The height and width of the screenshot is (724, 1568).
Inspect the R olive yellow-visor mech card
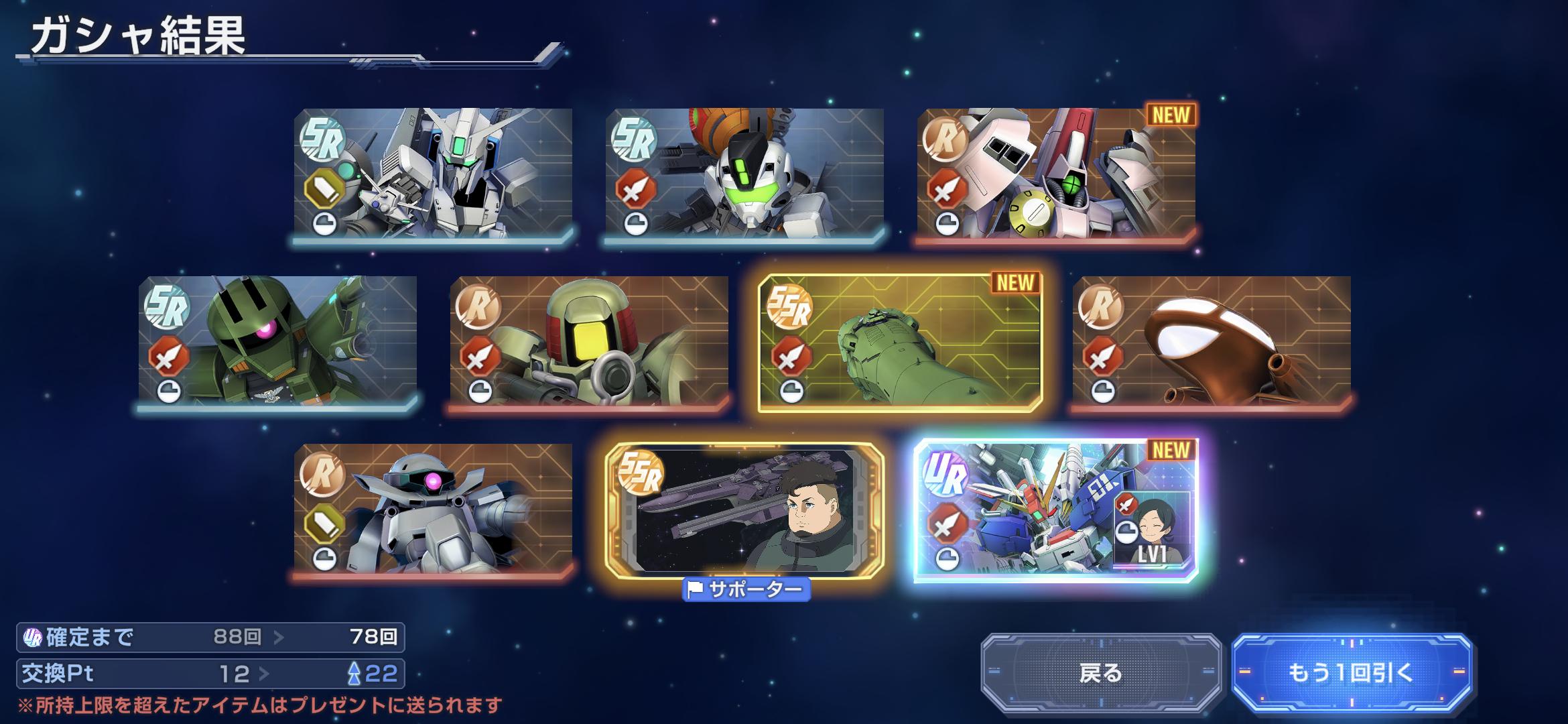tap(589, 341)
